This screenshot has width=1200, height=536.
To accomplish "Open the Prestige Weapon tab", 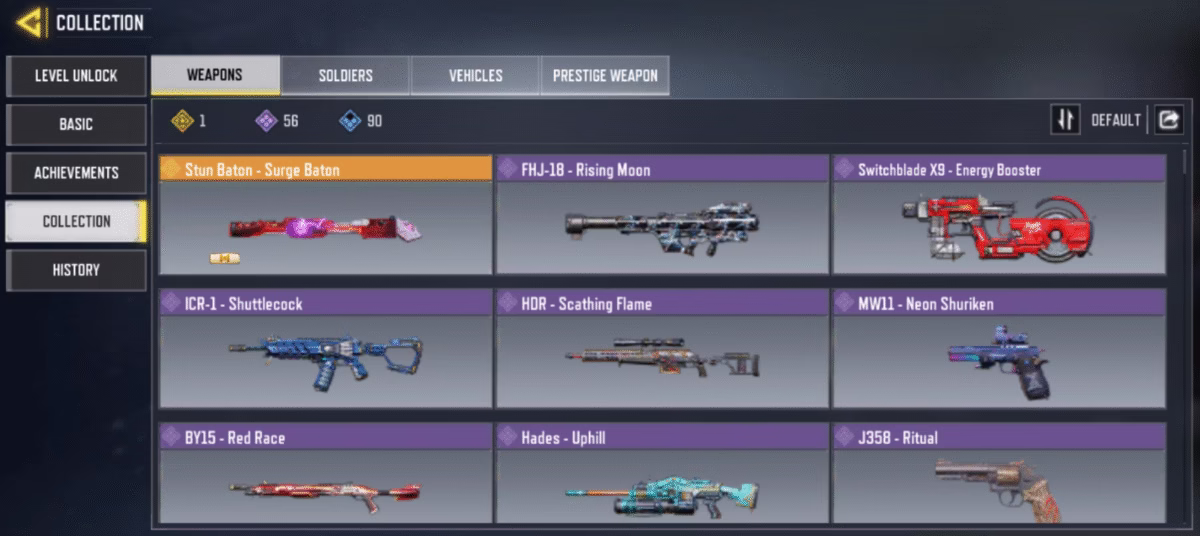I will coord(605,76).
